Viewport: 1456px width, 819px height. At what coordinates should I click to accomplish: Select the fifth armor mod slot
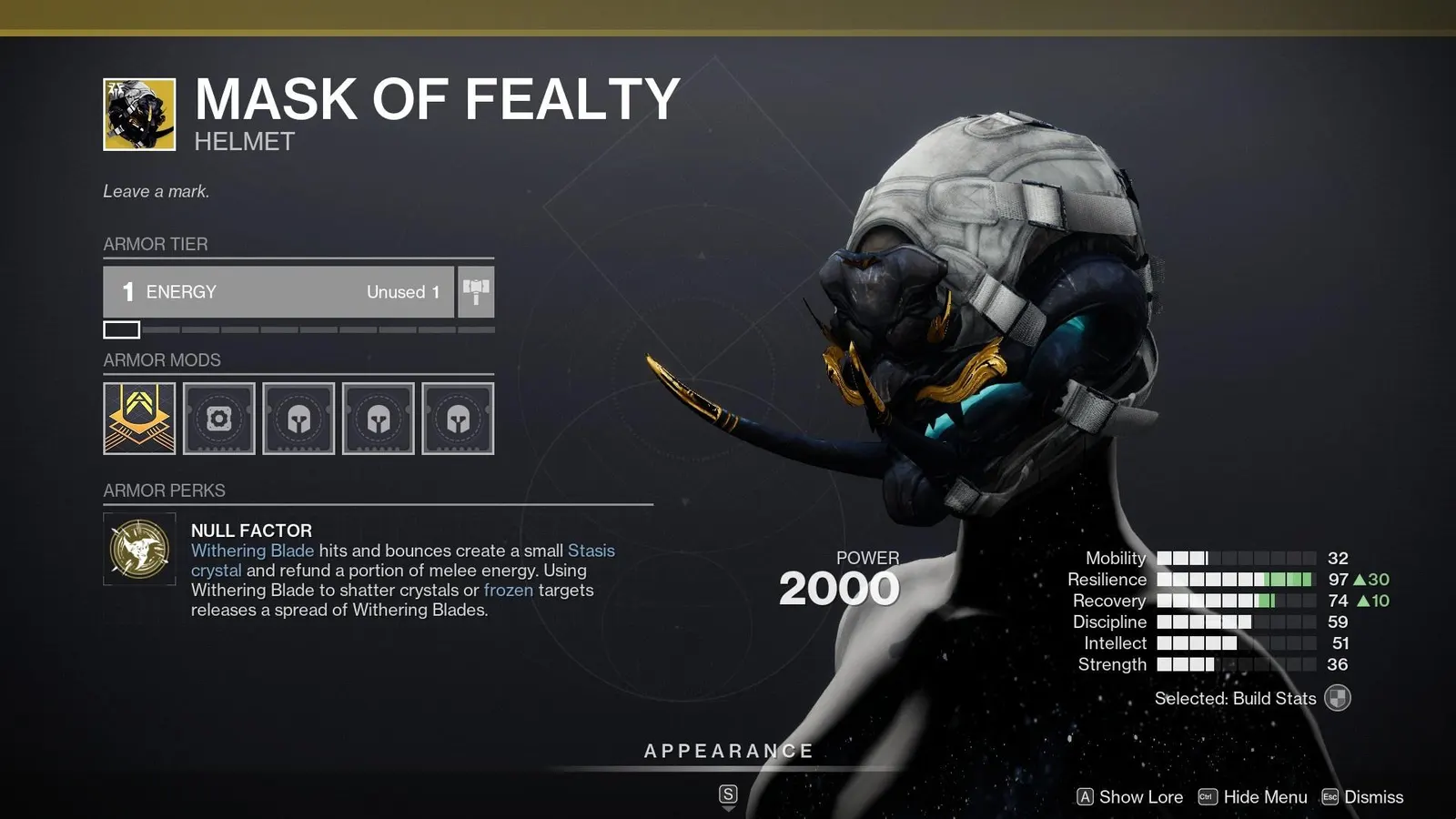click(x=459, y=418)
